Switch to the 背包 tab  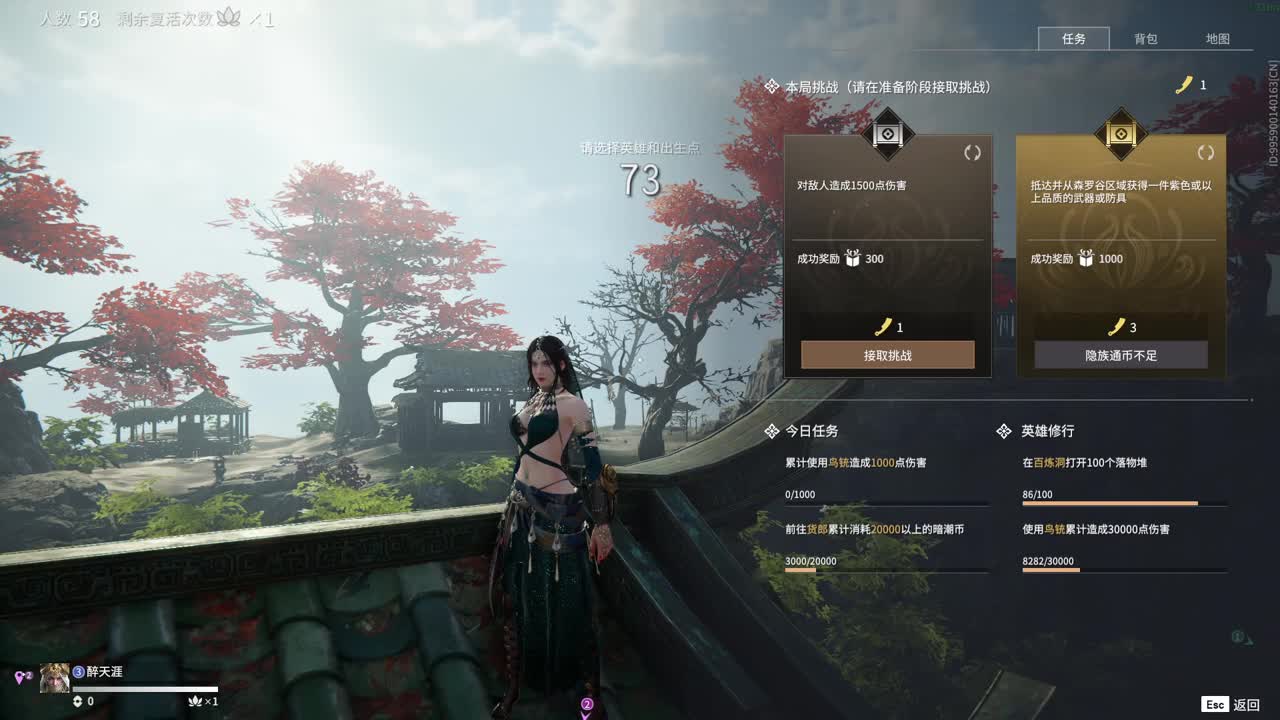[1146, 39]
